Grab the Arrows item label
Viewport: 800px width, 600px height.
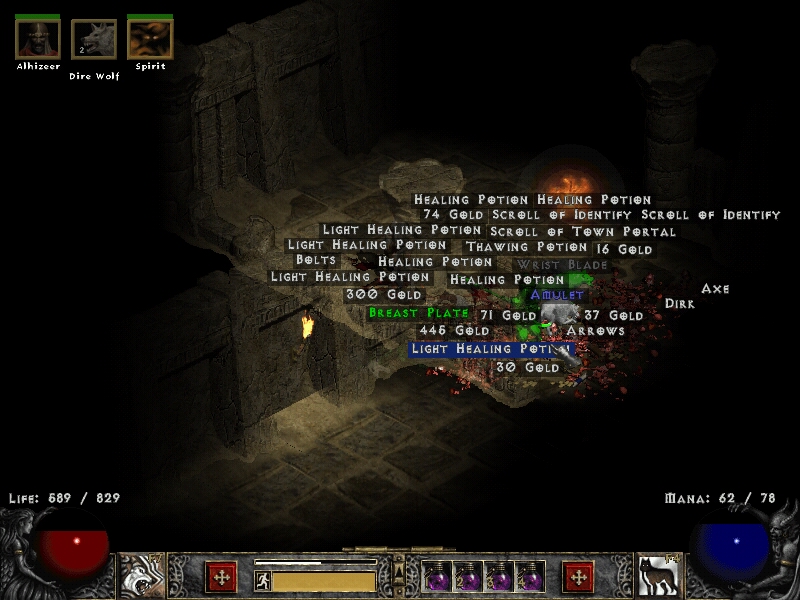[595, 331]
